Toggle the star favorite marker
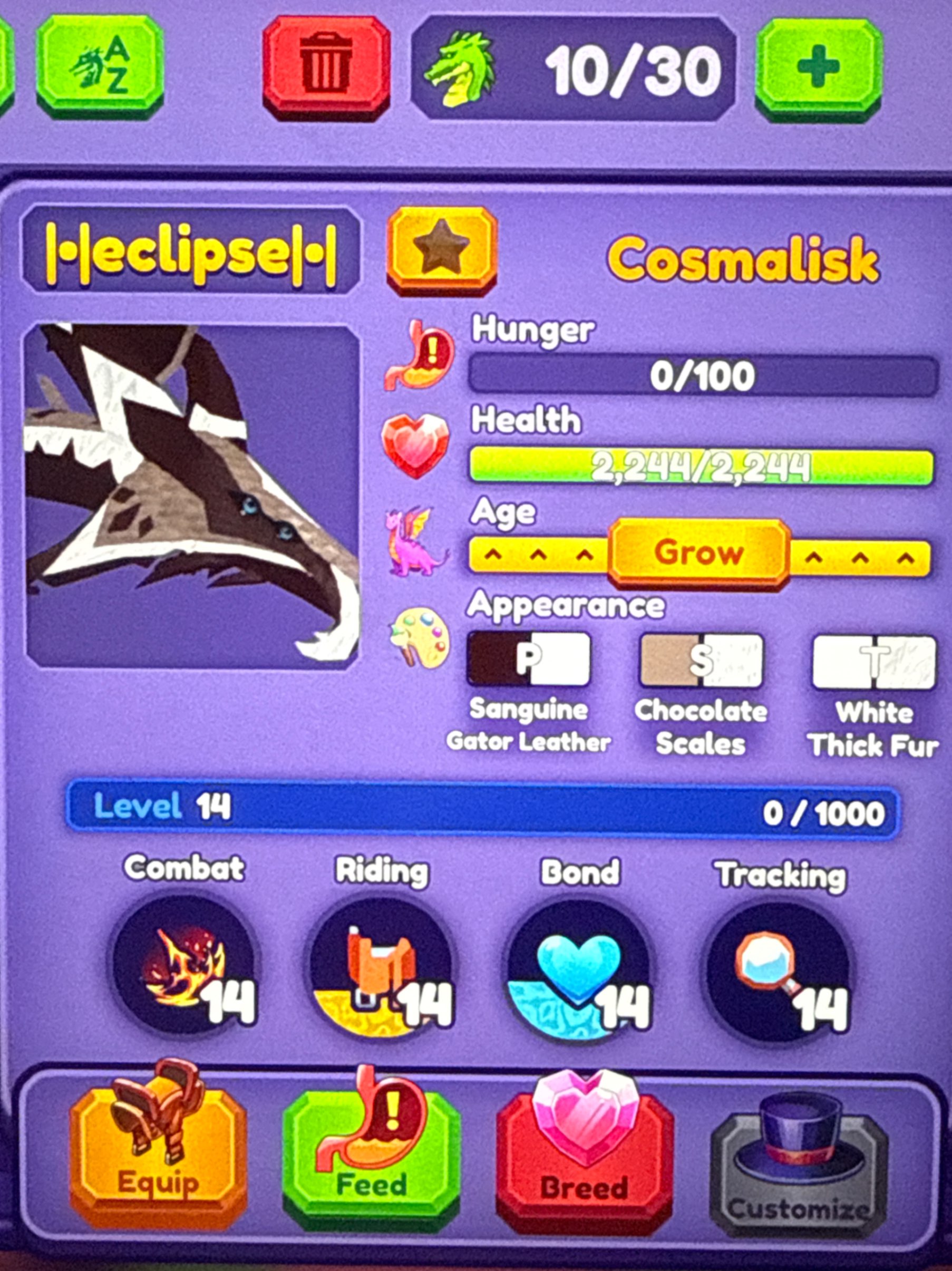Viewport: 952px width, 1271px height. 441,253
